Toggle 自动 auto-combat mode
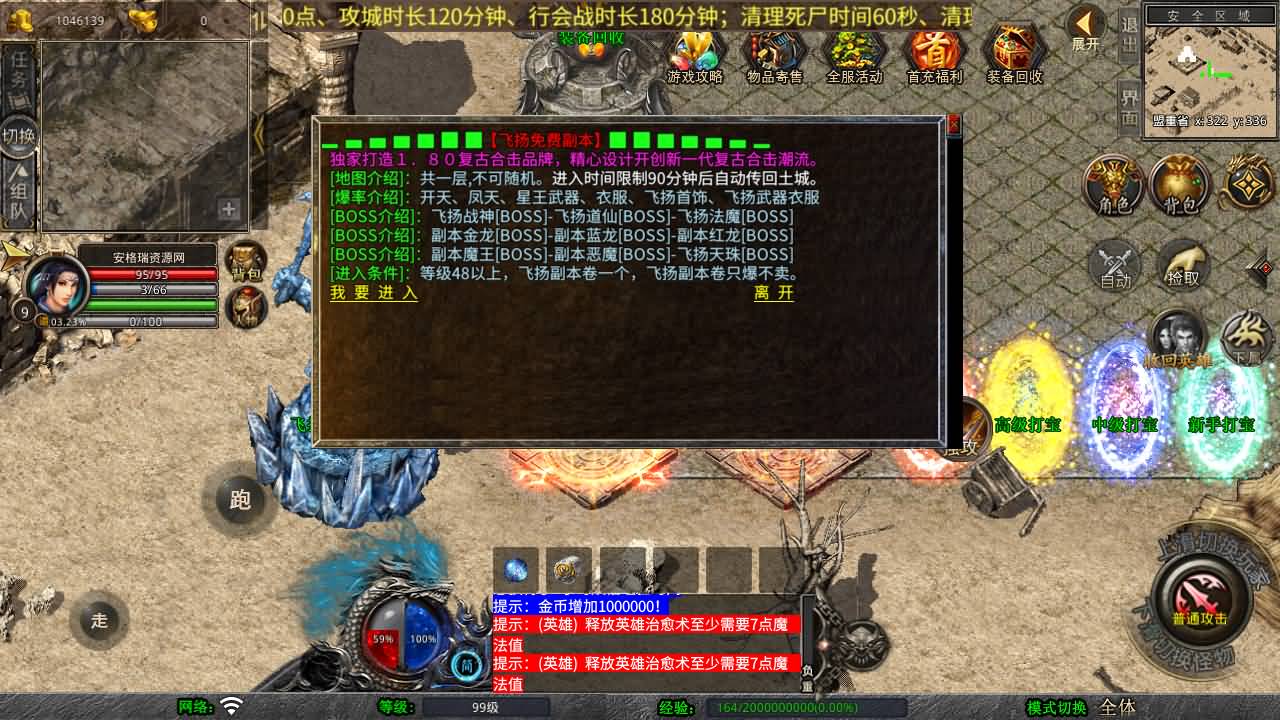The width and height of the screenshot is (1280, 720). pyautogui.click(x=1113, y=265)
